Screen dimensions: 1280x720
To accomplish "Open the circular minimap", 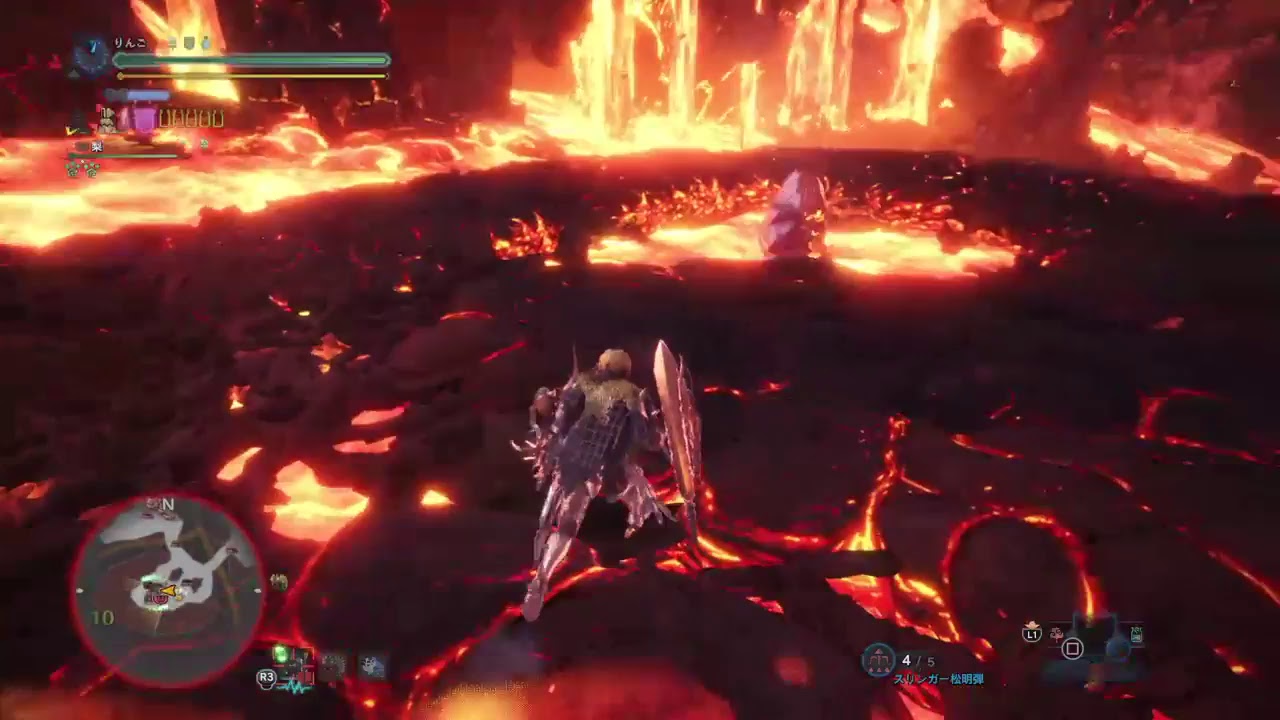I will click(167, 590).
